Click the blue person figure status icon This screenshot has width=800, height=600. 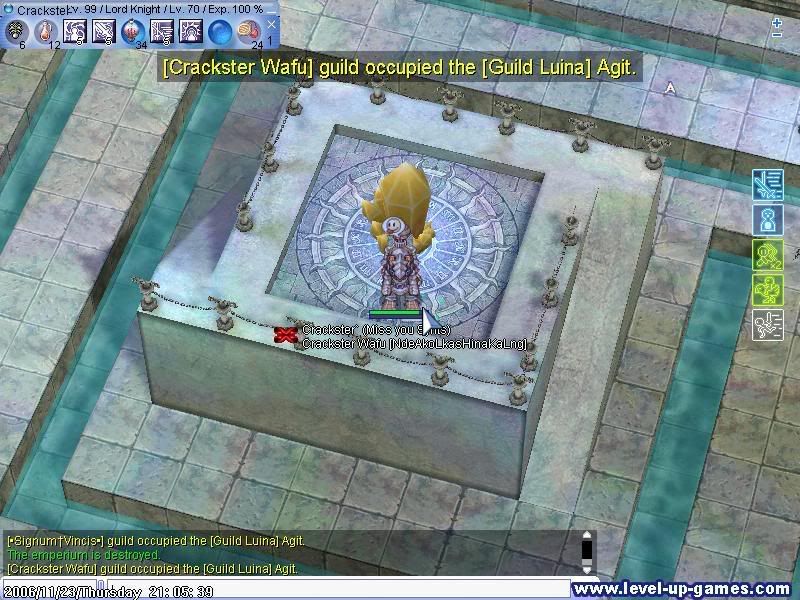click(x=767, y=219)
